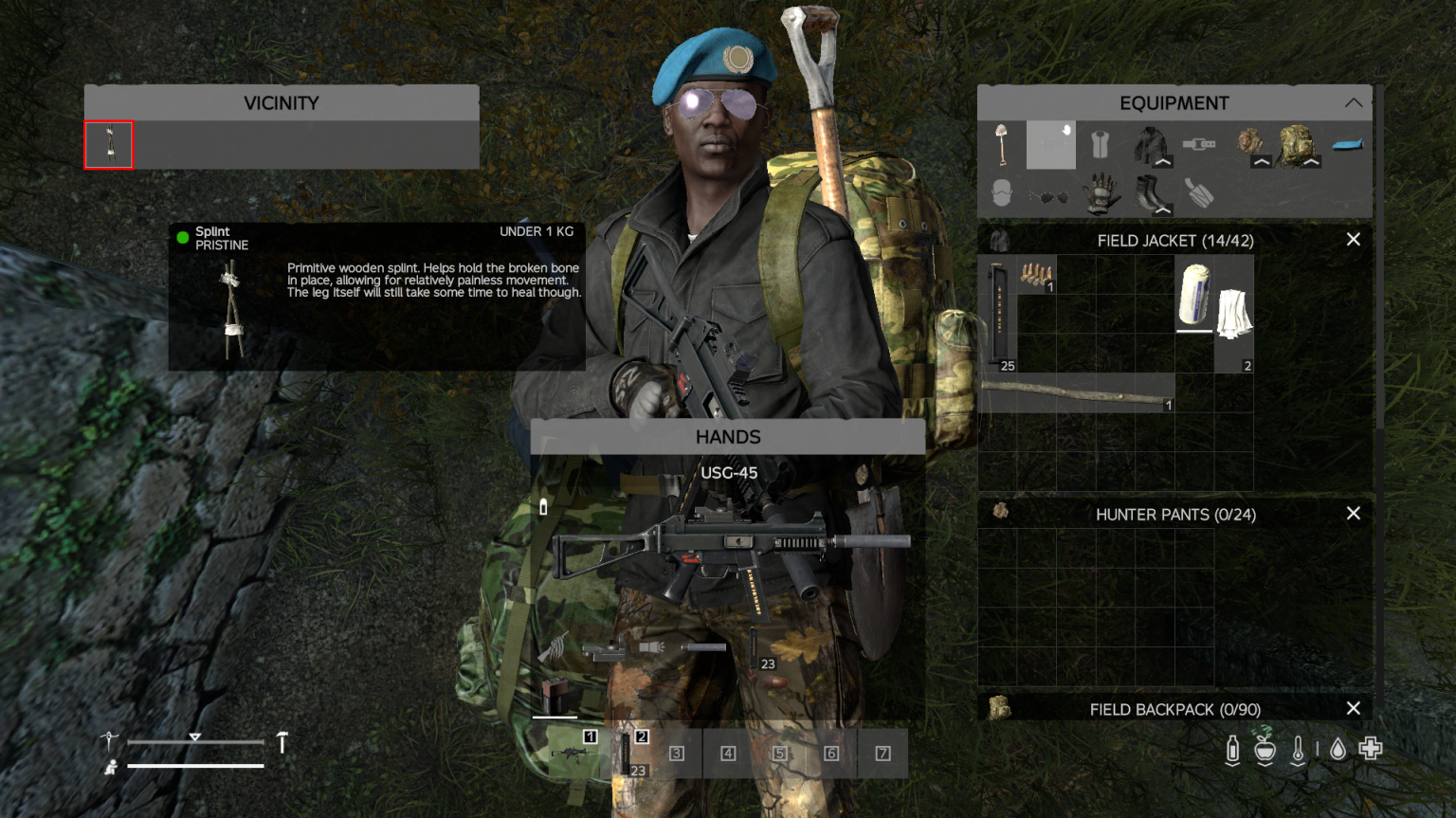Select the apple energy status icon
This screenshot has height=818, width=1456.
tap(1265, 747)
